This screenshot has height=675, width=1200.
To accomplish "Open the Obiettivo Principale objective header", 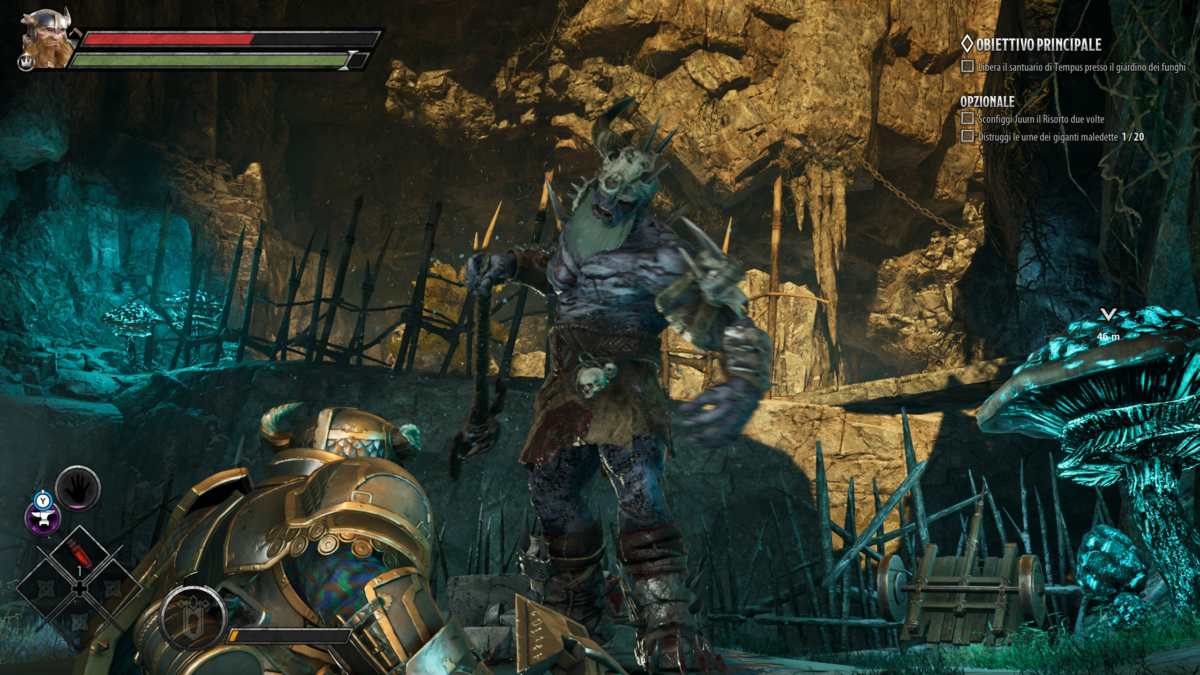I will click(x=1030, y=44).
